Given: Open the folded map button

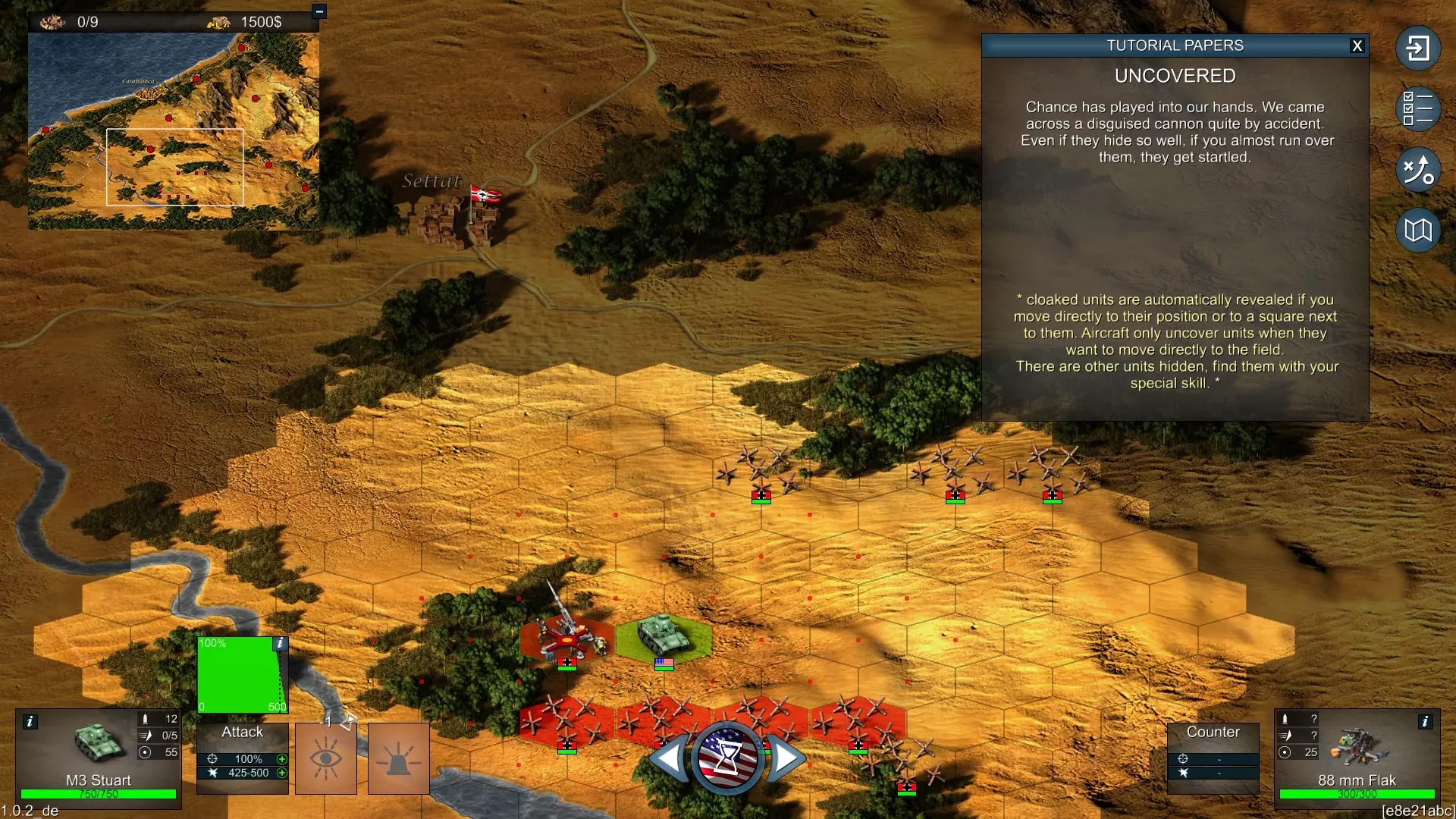Looking at the screenshot, I should coord(1417,230).
